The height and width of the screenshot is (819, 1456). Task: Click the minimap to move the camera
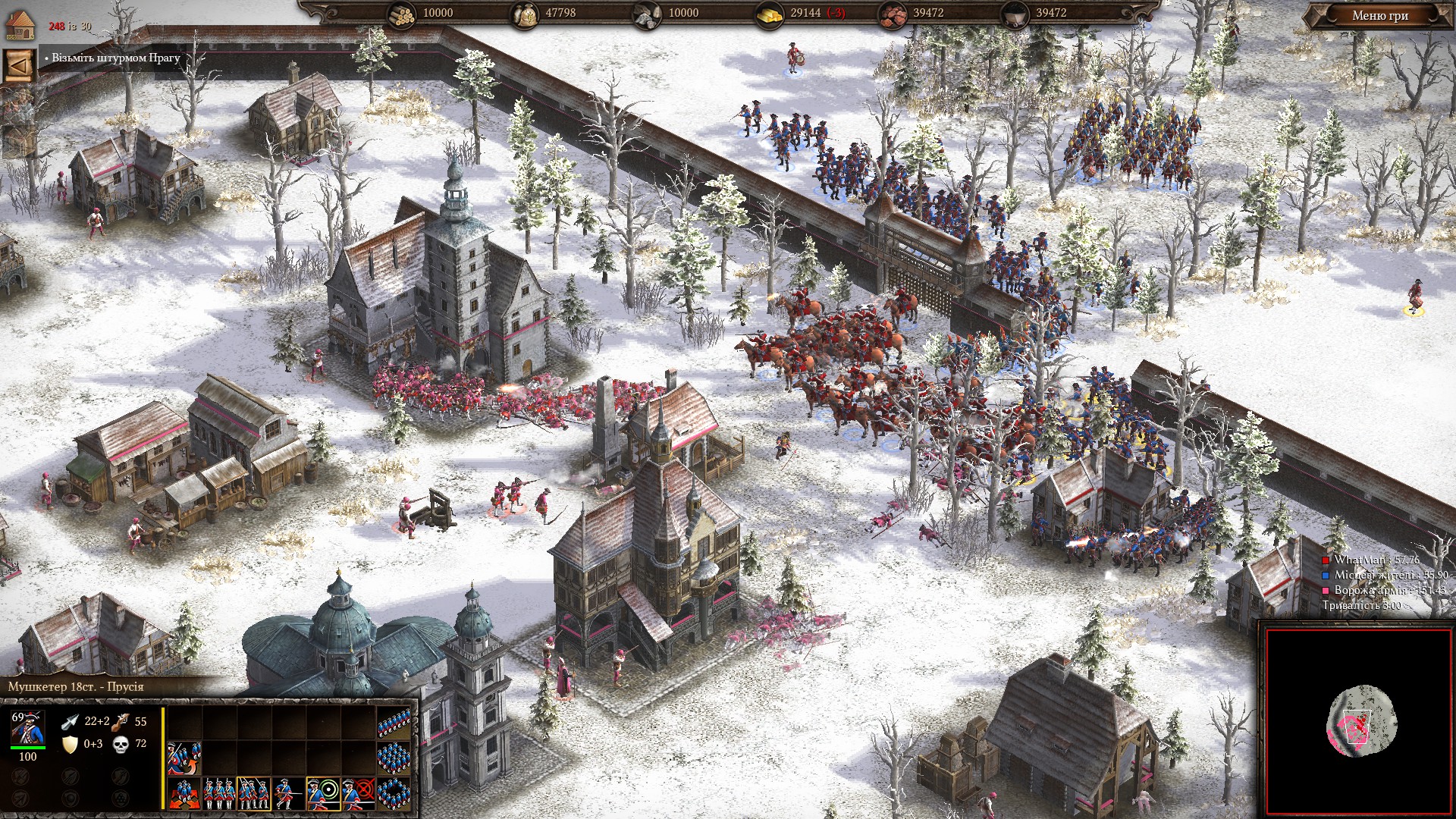coord(1361,721)
